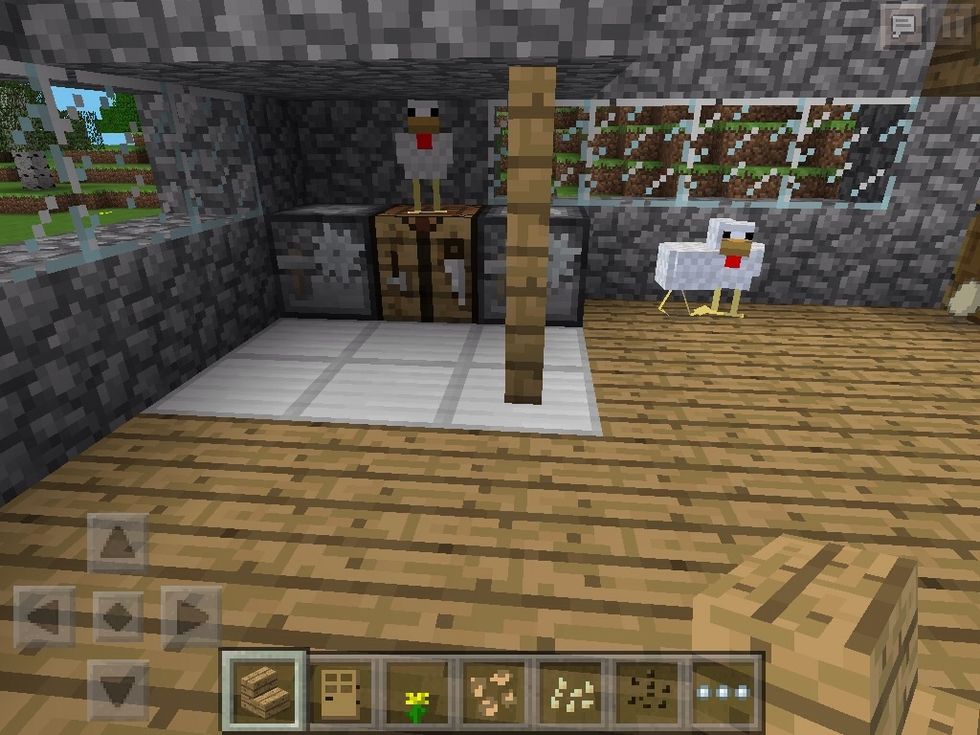Tap the D-pad right arrow
This screenshot has height=735, width=980.
(x=191, y=616)
